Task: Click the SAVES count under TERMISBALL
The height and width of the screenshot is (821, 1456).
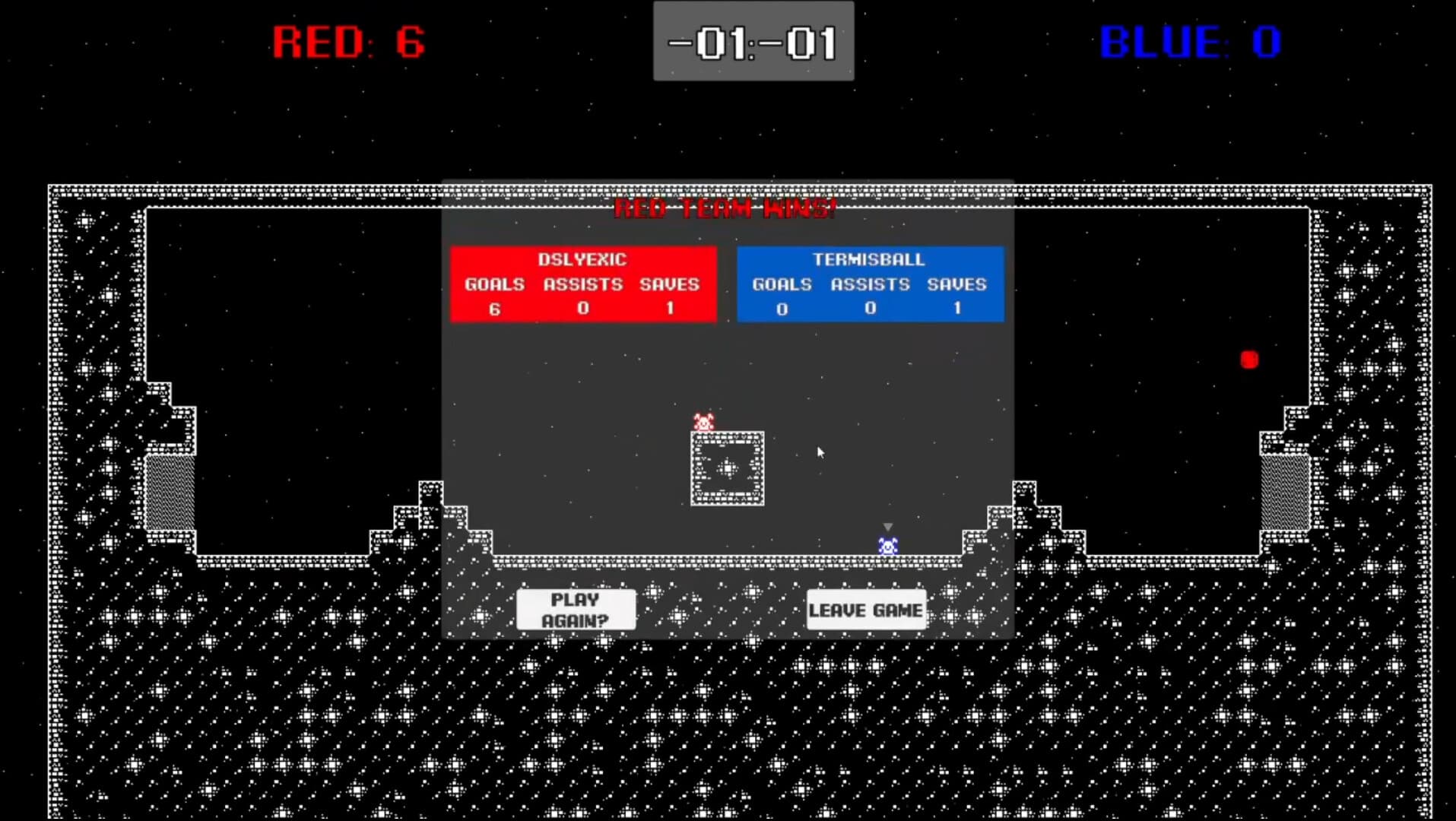Action: tap(956, 309)
